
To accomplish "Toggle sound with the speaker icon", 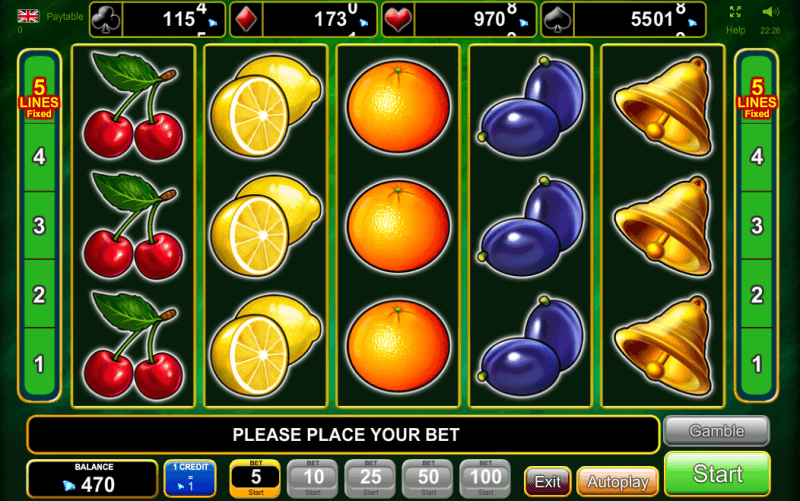I will pyautogui.click(x=770, y=12).
